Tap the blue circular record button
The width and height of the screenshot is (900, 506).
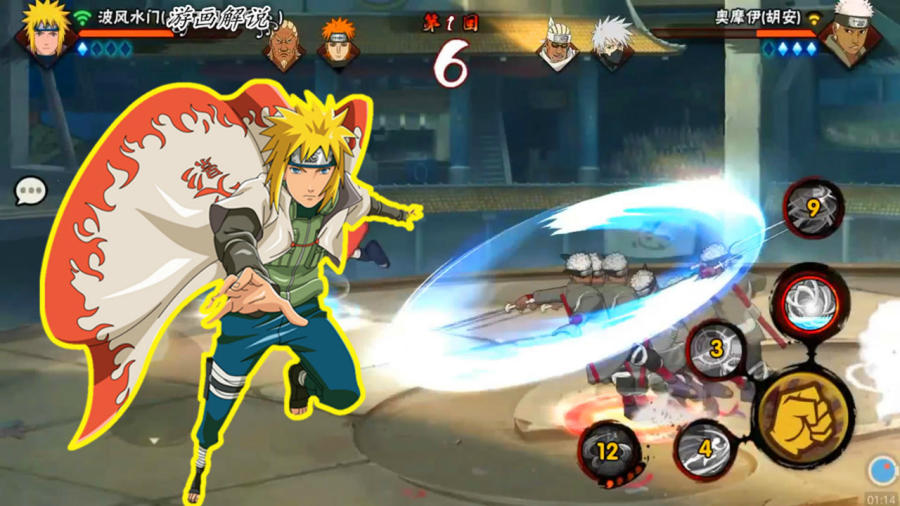coord(881,468)
